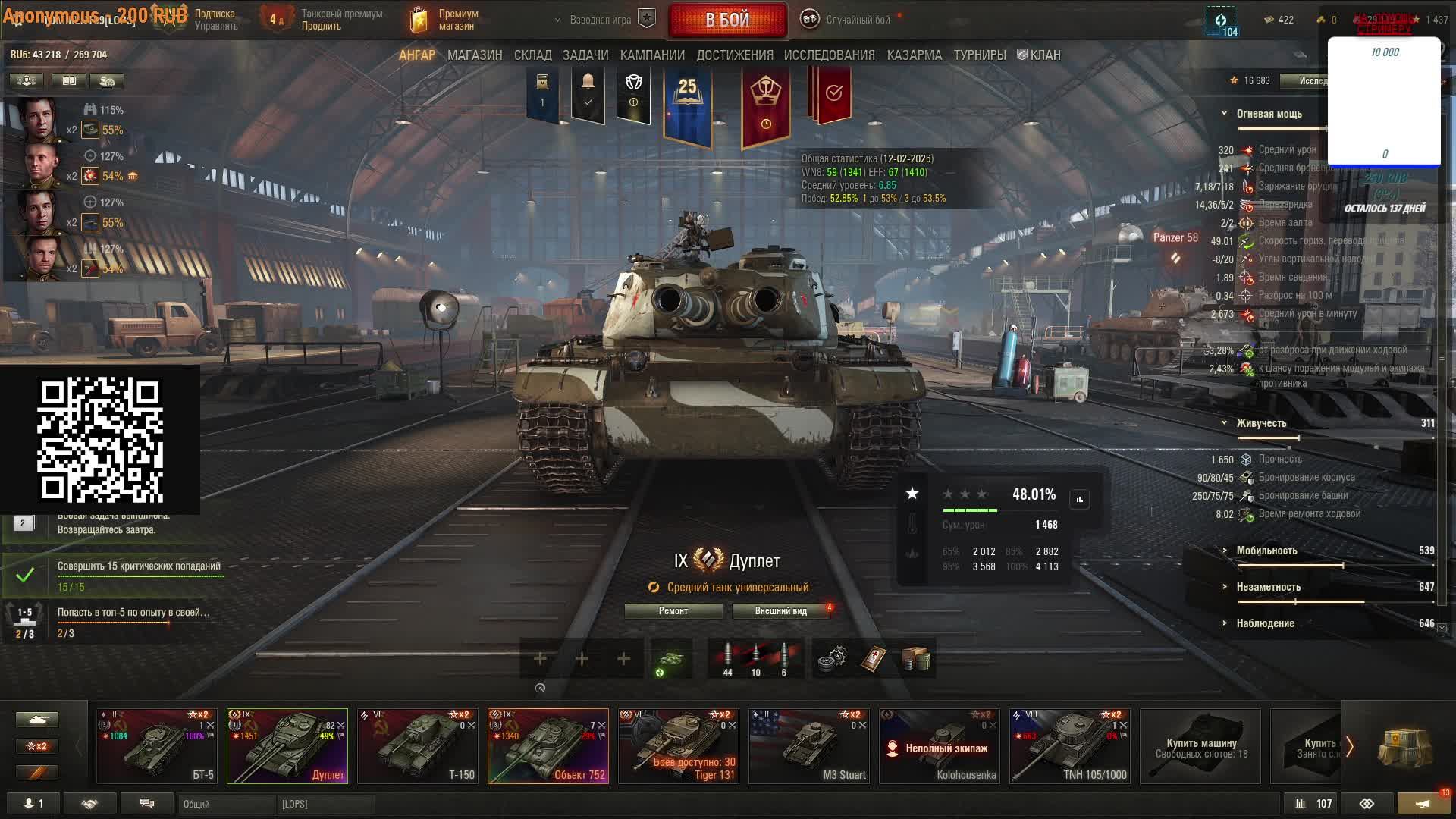Select the Объект 752 tank in carousel
Viewport: 1456px width, 819px height.
click(x=548, y=745)
